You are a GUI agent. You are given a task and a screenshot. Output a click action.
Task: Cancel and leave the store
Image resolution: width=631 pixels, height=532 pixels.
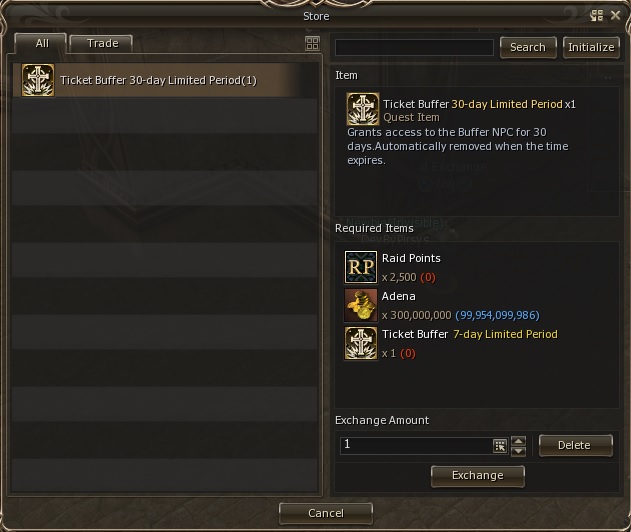click(325, 513)
